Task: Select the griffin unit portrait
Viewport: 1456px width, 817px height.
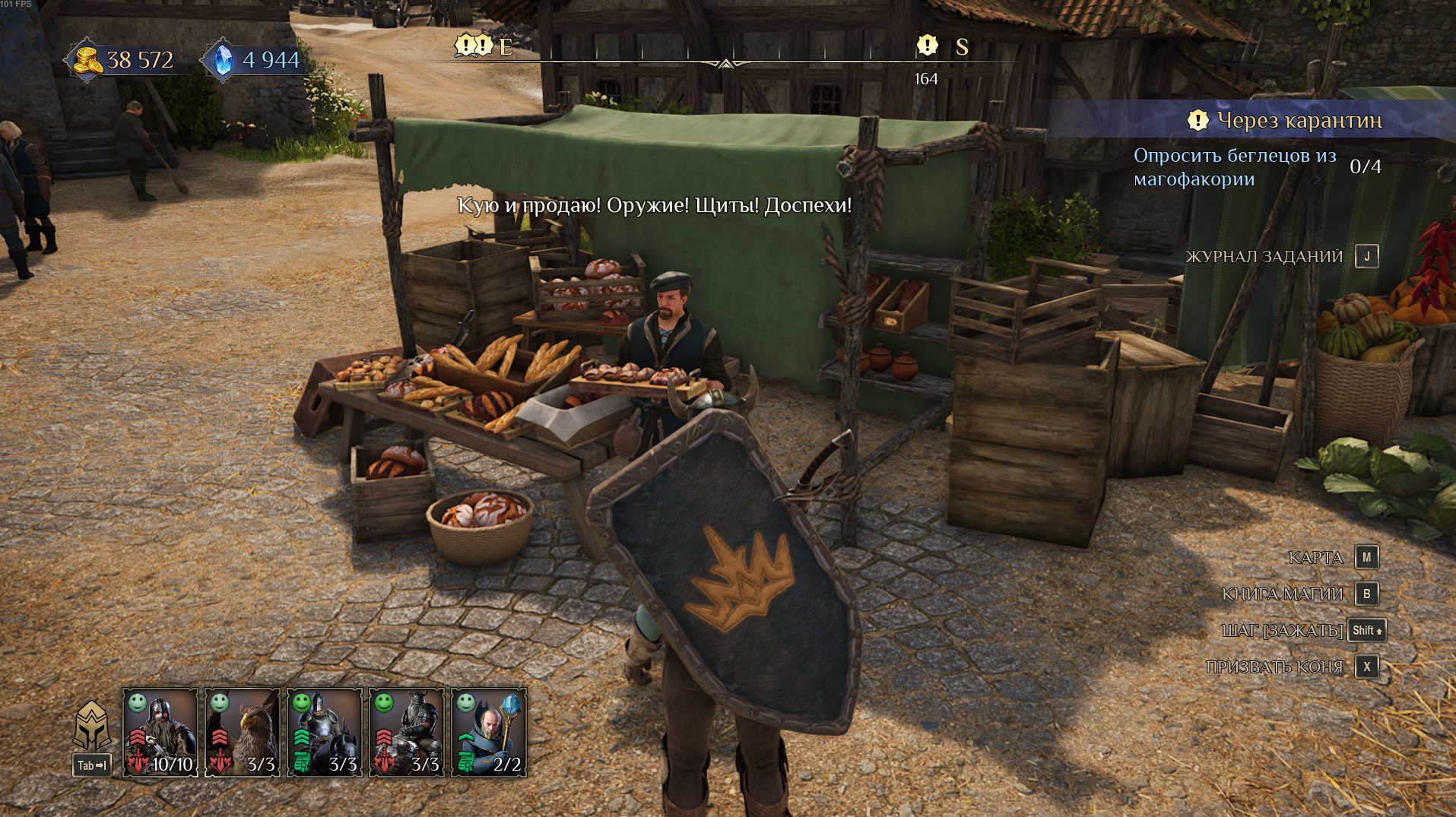Action: [243, 732]
